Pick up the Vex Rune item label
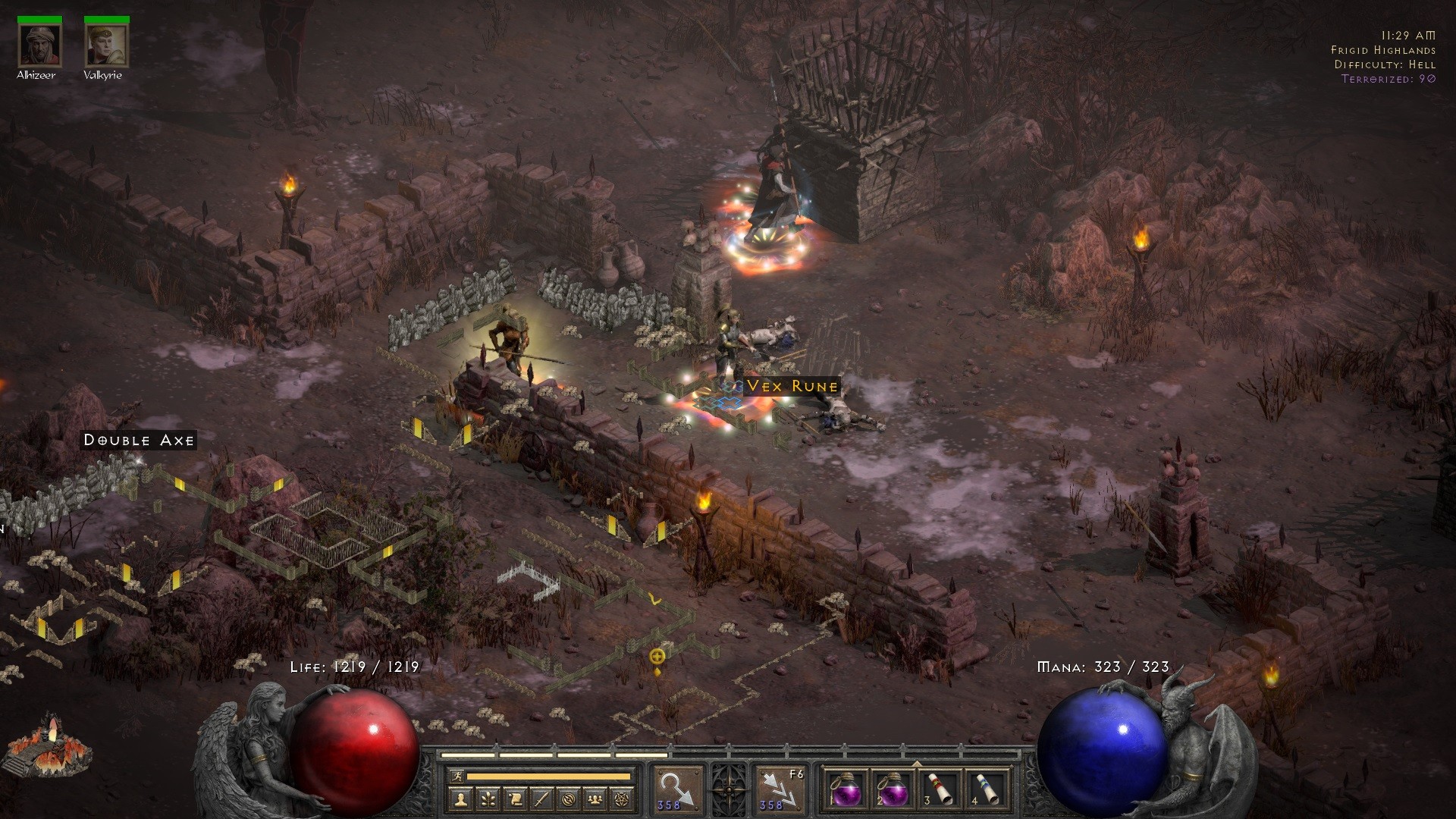This screenshot has width=1456, height=819. (x=792, y=386)
